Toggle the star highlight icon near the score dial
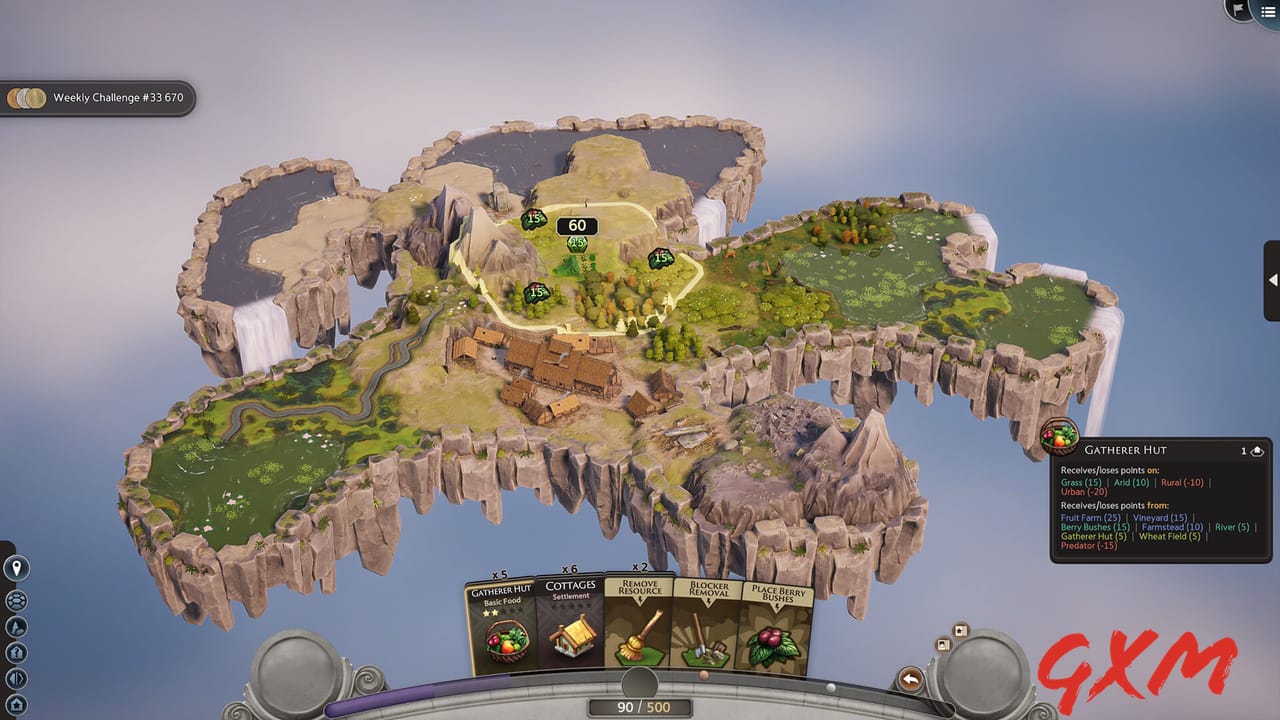Viewport: 1280px width, 720px height. pos(960,633)
